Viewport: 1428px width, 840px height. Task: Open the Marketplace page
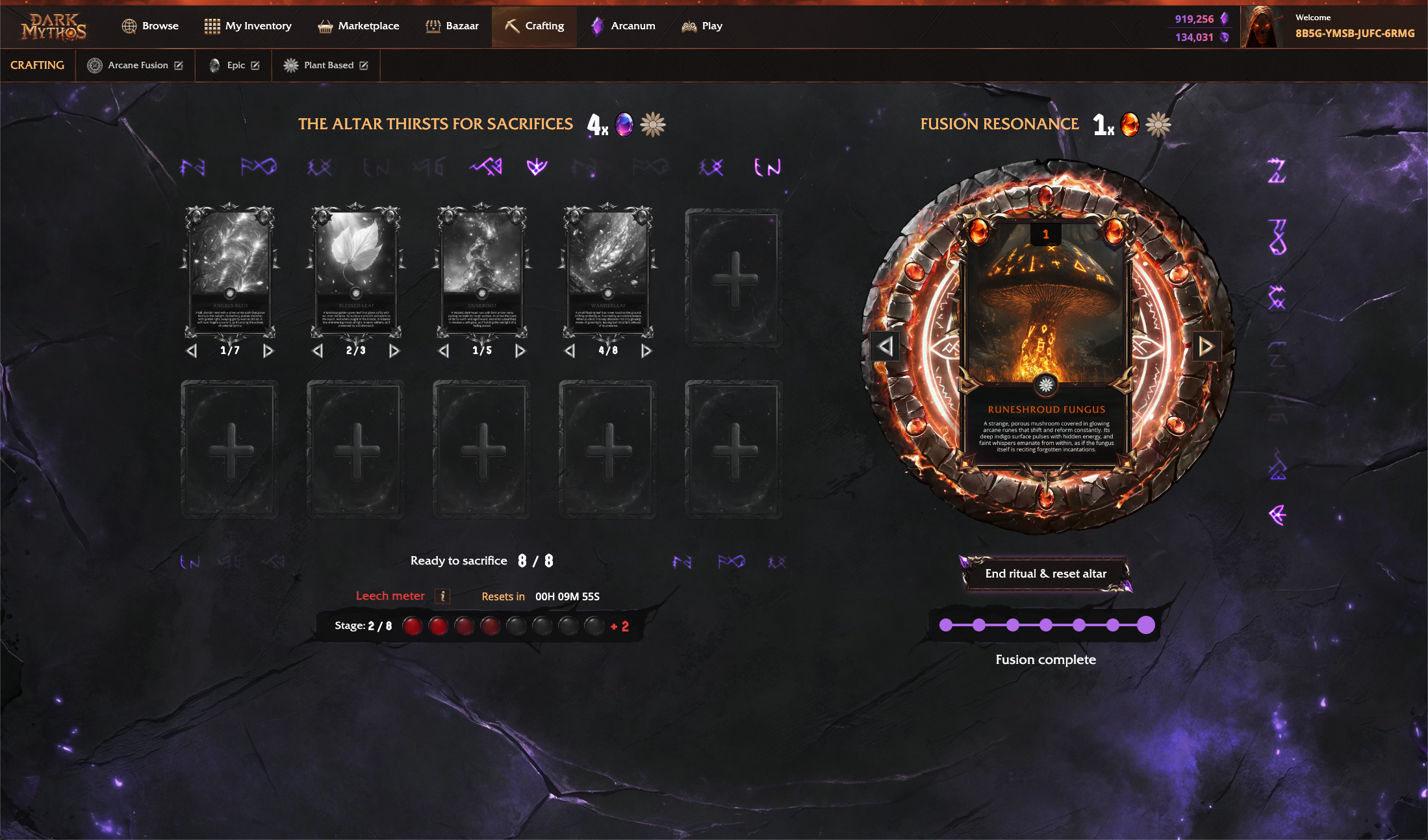358,26
